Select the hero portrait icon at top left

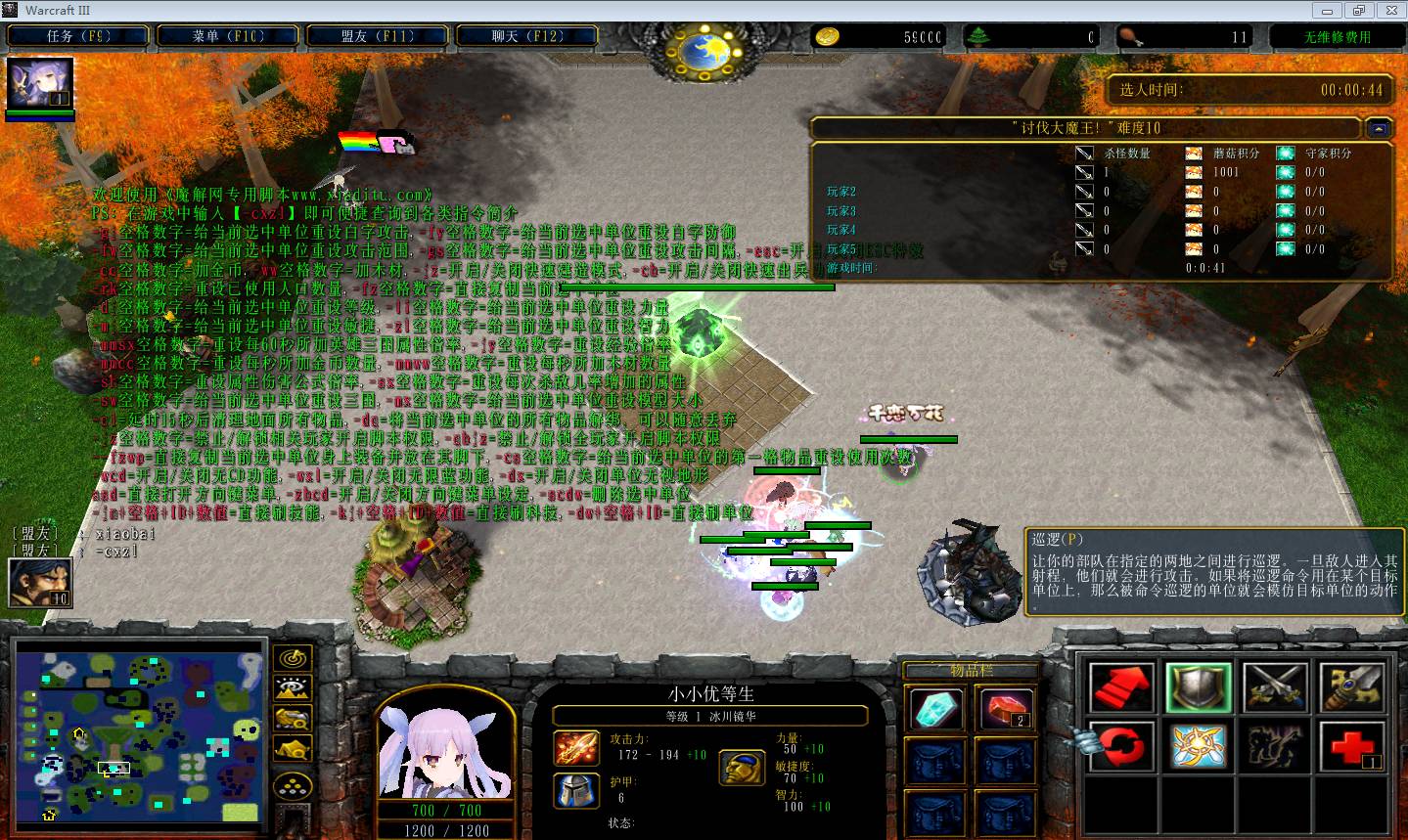point(39,84)
